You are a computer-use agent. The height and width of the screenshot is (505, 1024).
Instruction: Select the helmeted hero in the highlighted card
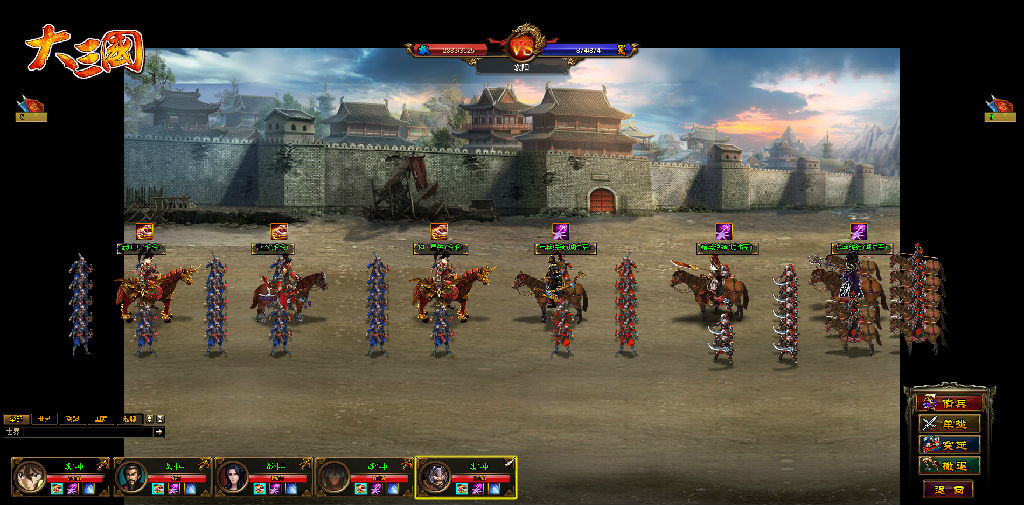(435, 478)
